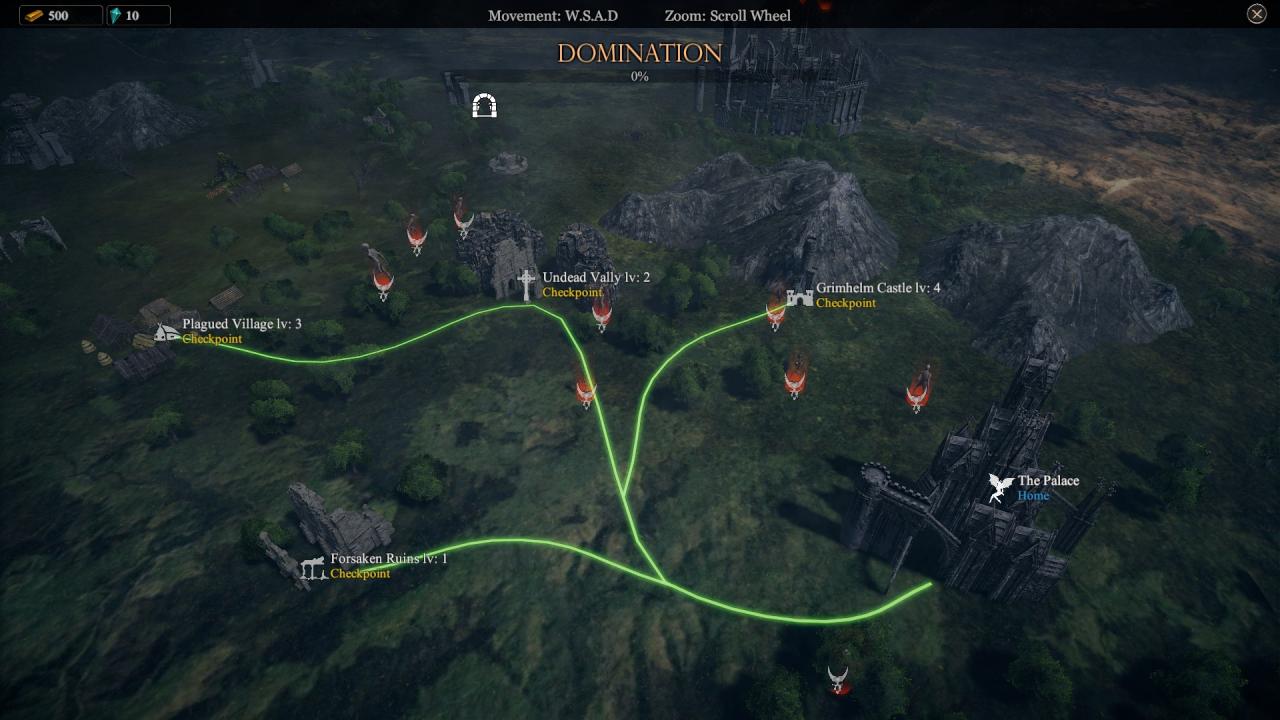1280x720 pixels.
Task: Select the Plagued Village checkpoint
Action: pos(168,331)
